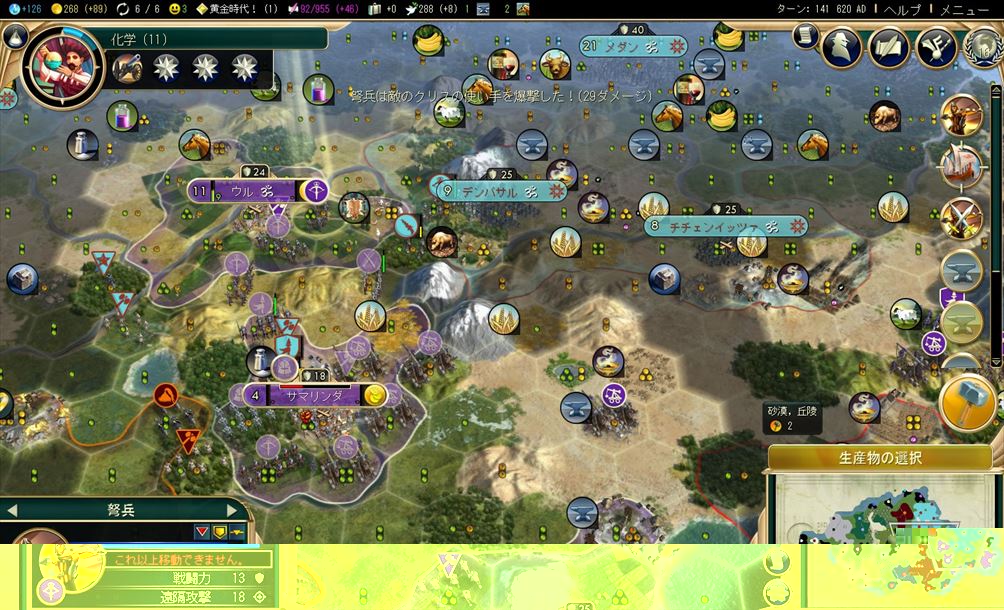Select the archer notification icon
Viewport: 1004px width, 610px height.
pos(962,116)
